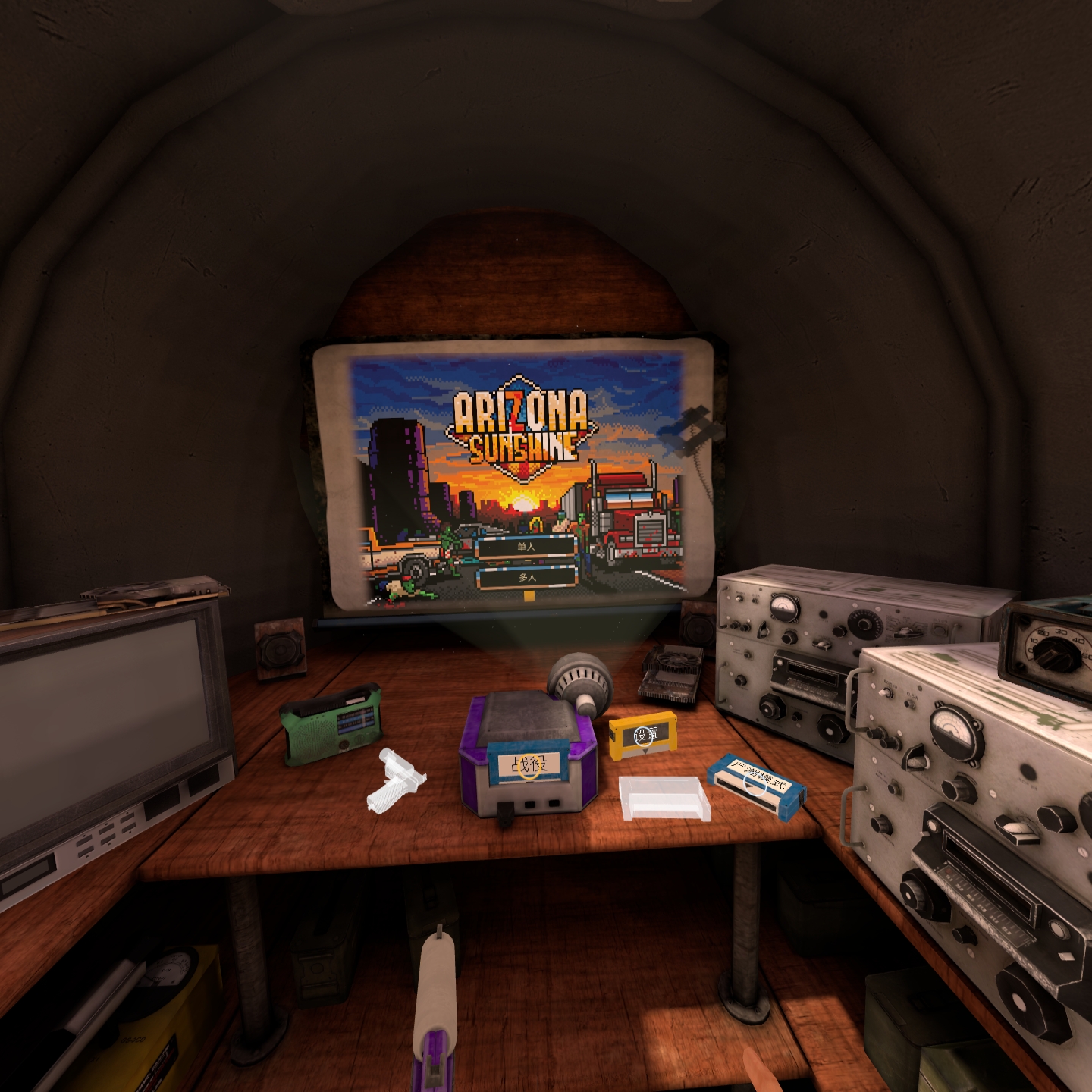
Task: Click the circle indicator on the campaign cartridge
Action: pos(529,767)
